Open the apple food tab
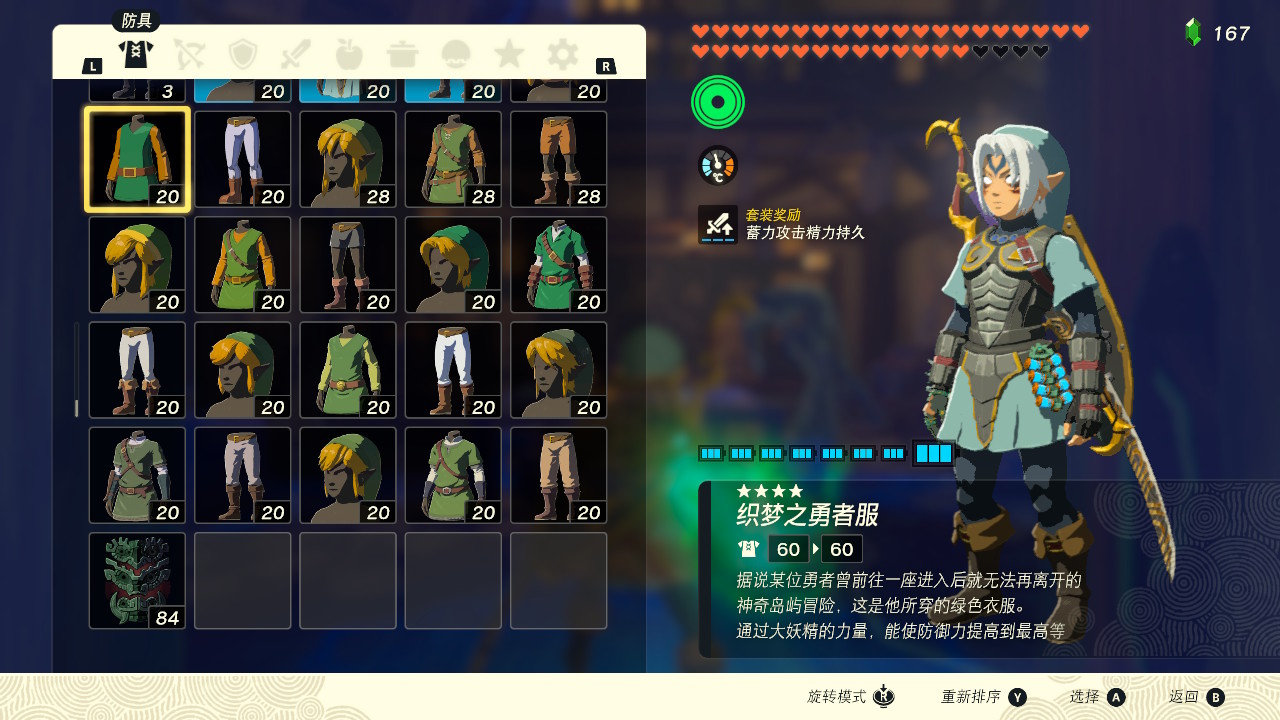The width and height of the screenshot is (1280, 720). click(x=349, y=54)
